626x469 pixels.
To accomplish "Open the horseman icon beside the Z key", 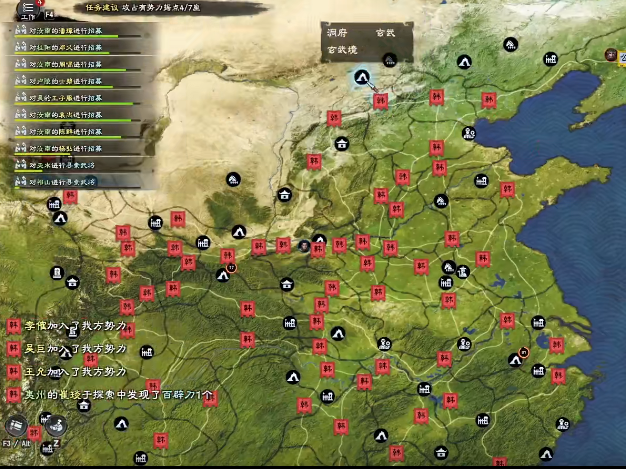I will click(57, 424).
